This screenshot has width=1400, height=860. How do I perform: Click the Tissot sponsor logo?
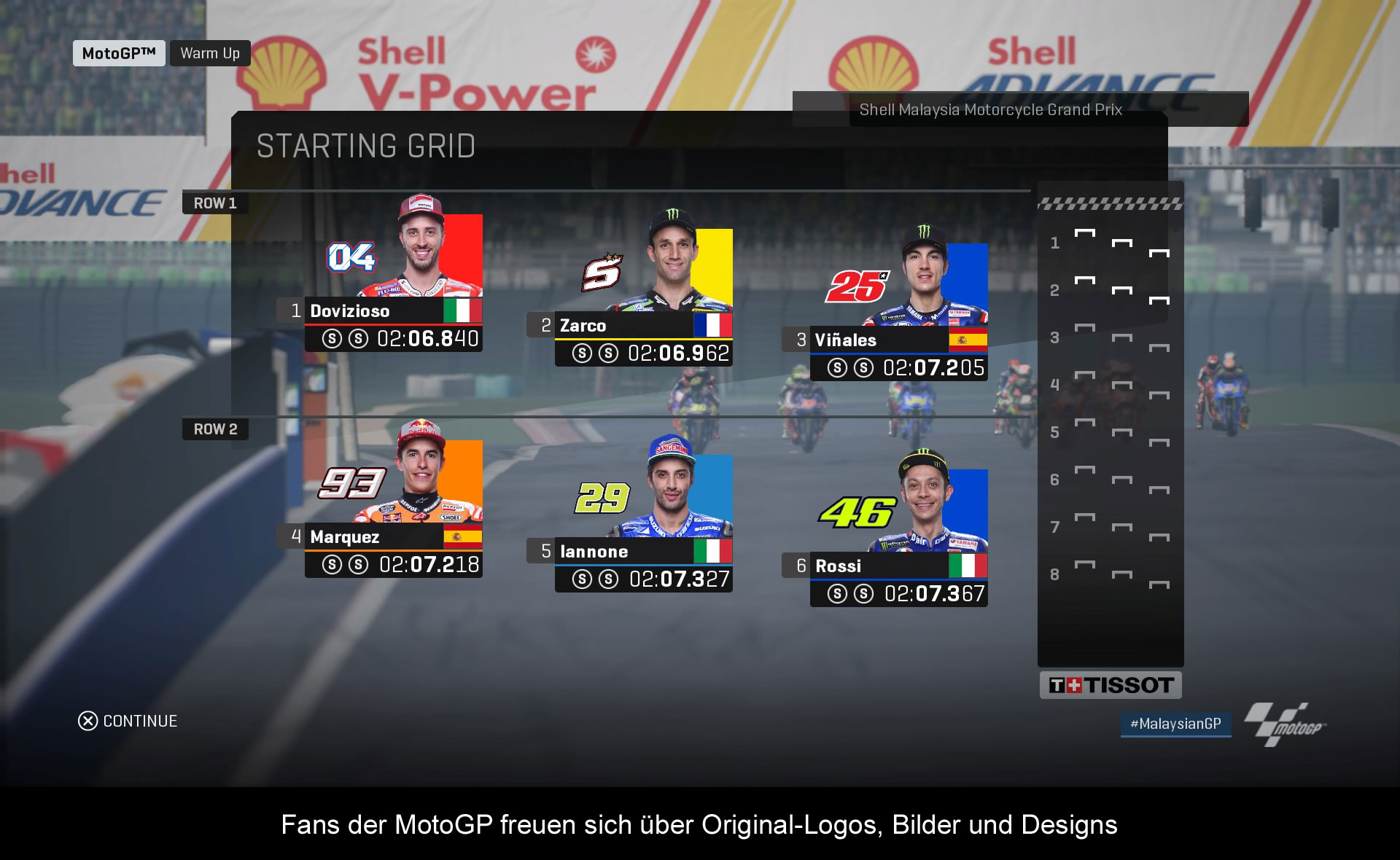coord(1110,685)
